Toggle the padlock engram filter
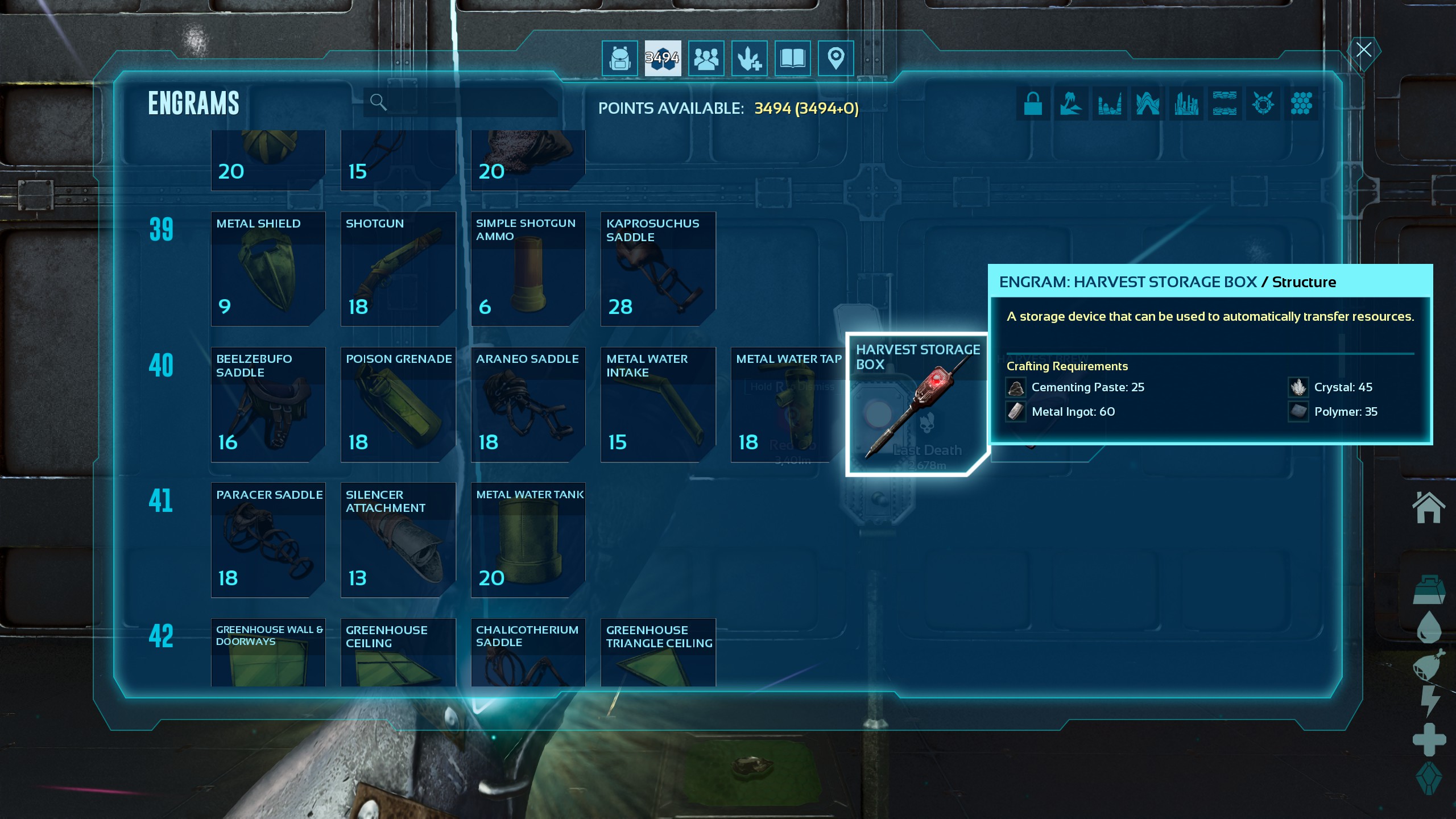This screenshot has width=1456, height=819. coord(1033,104)
